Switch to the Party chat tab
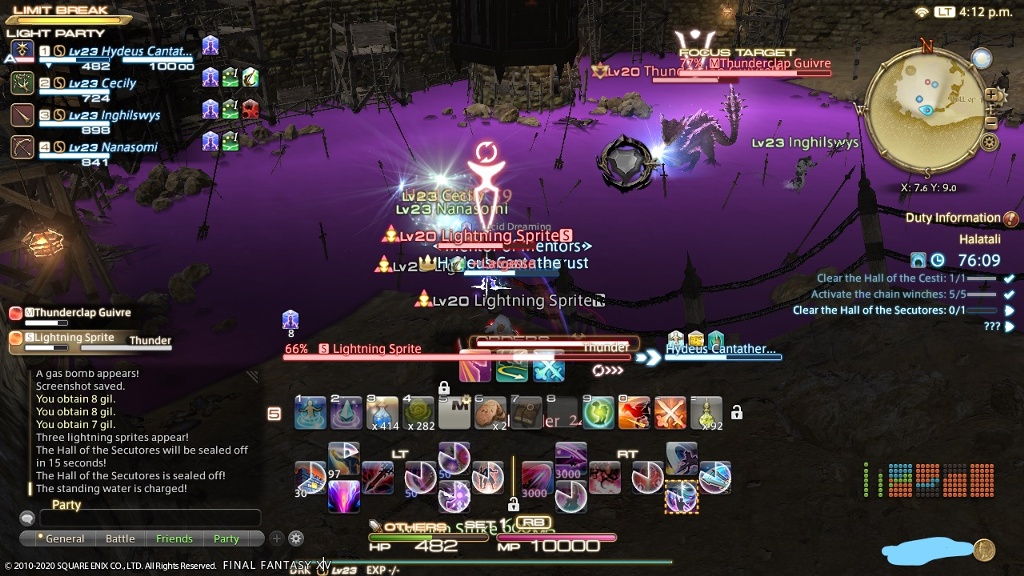The image size is (1024, 576). point(227,539)
